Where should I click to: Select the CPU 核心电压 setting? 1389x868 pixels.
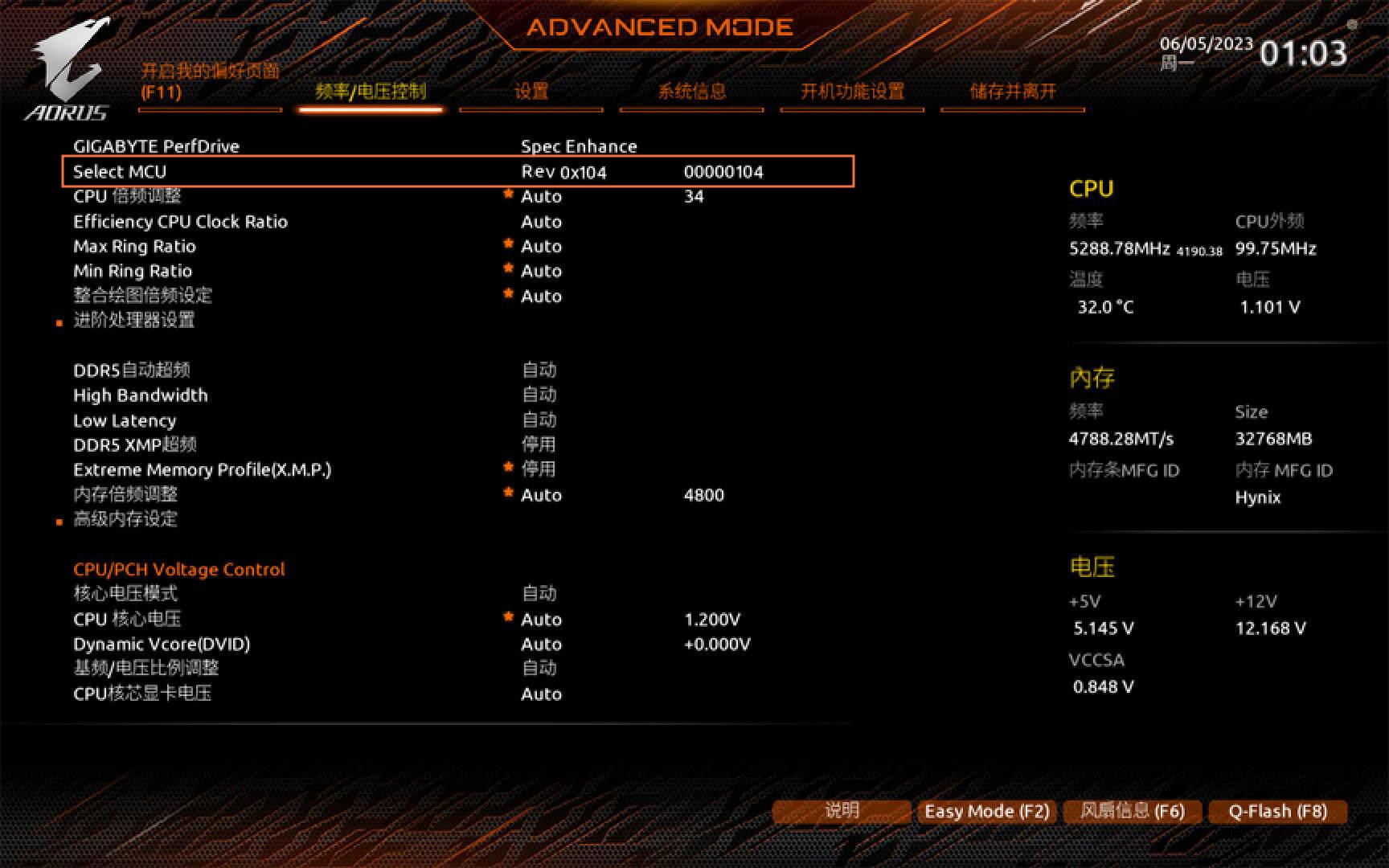click(x=127, y=619)
